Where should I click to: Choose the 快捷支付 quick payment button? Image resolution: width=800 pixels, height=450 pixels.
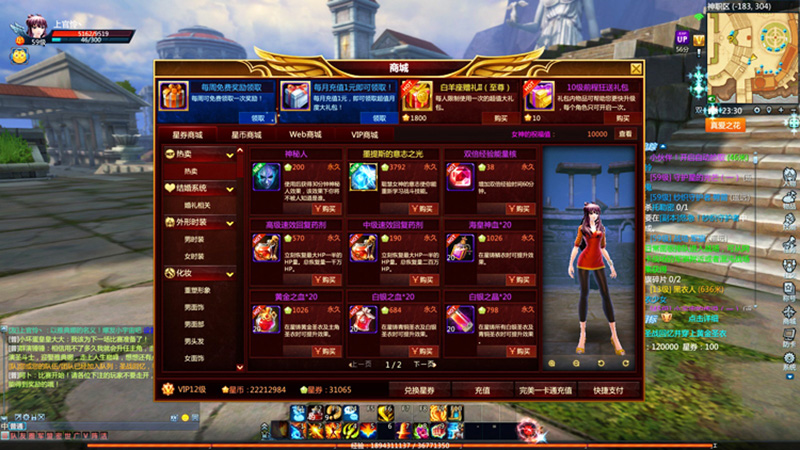[608, 388]
